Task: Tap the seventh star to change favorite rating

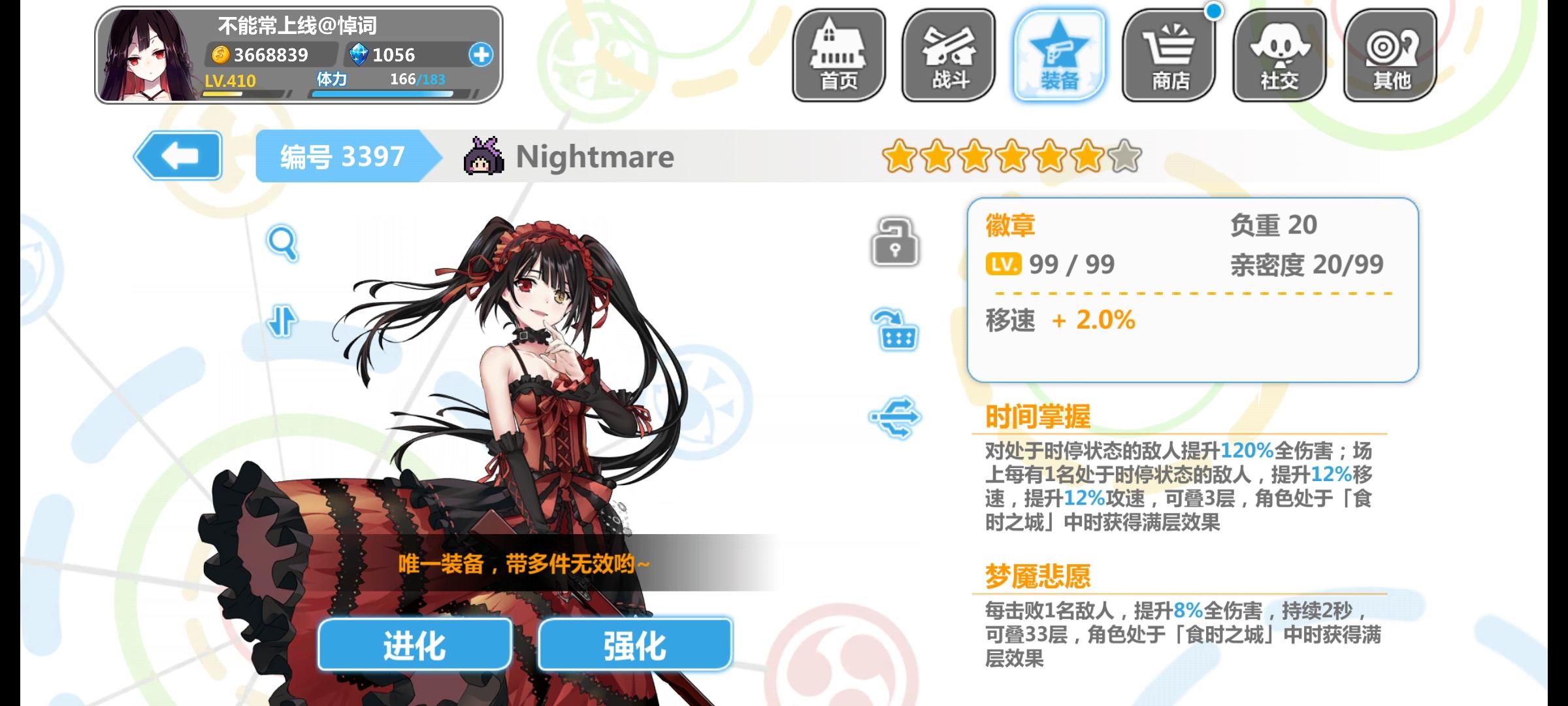Action: (1122, 157)
